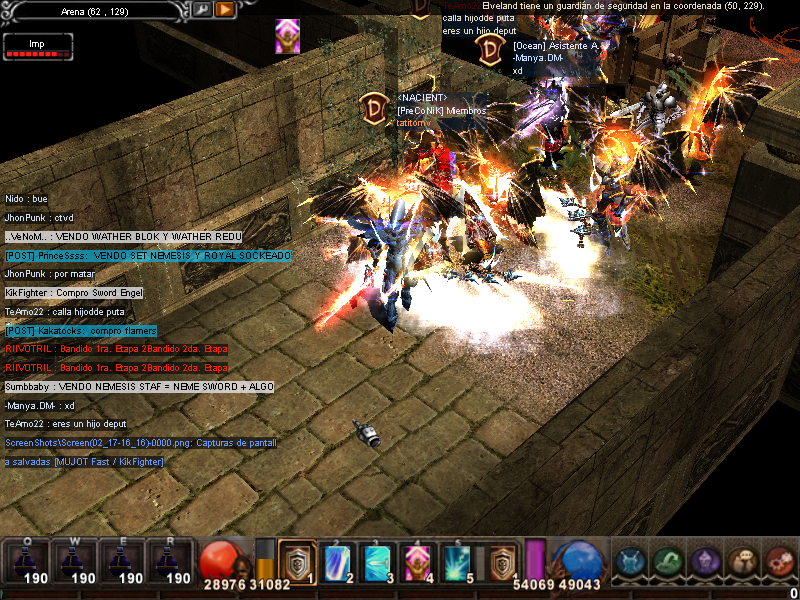Open the brown round menu icon
800x600 pixels.
coord(742,562)
